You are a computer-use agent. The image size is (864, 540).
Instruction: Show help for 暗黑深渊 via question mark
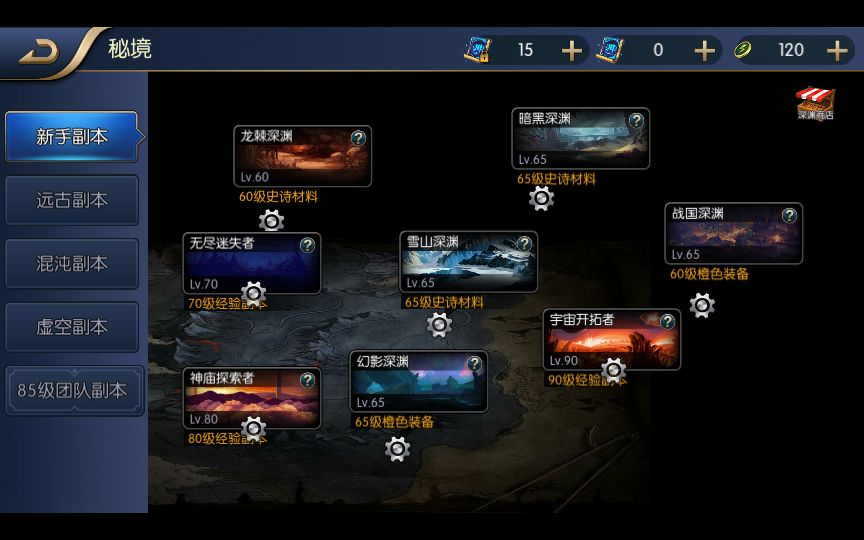coord(636,120)
